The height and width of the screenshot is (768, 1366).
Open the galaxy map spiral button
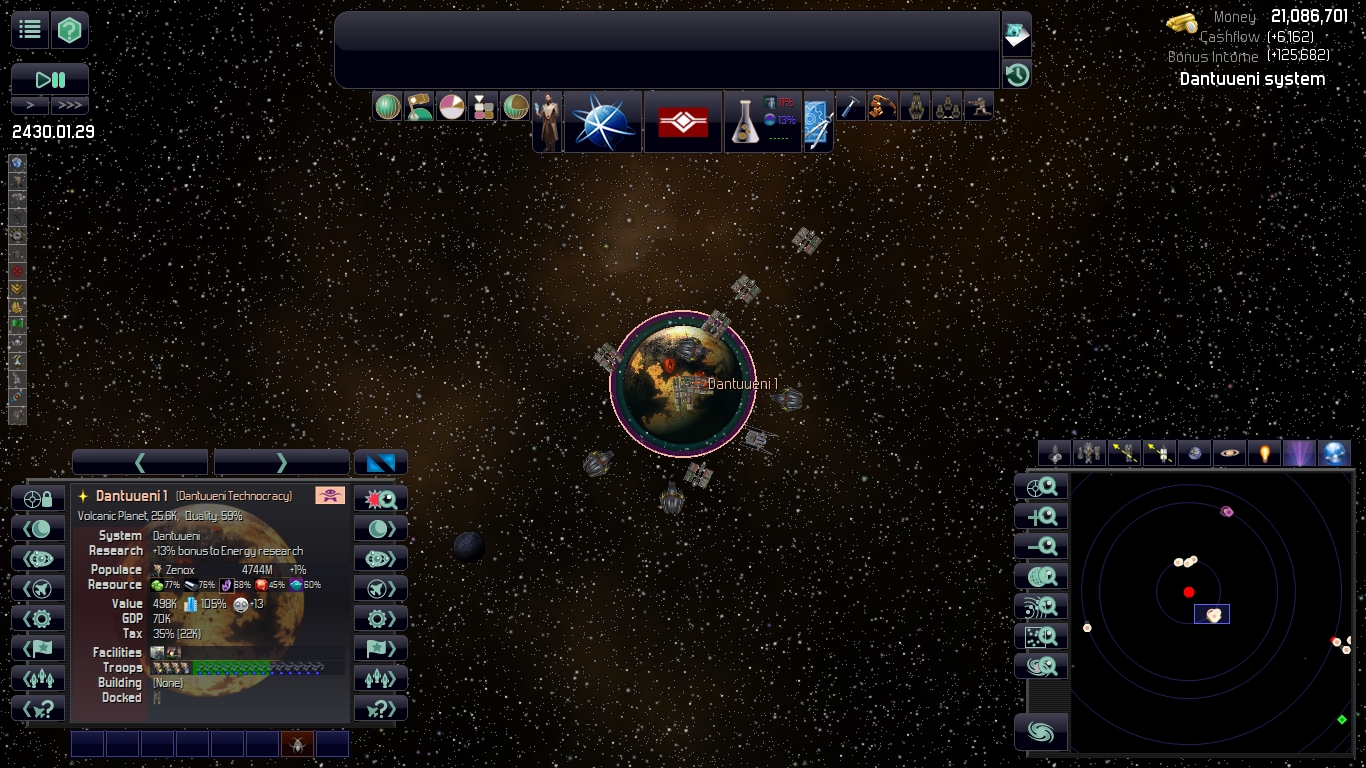(1041, 733)
